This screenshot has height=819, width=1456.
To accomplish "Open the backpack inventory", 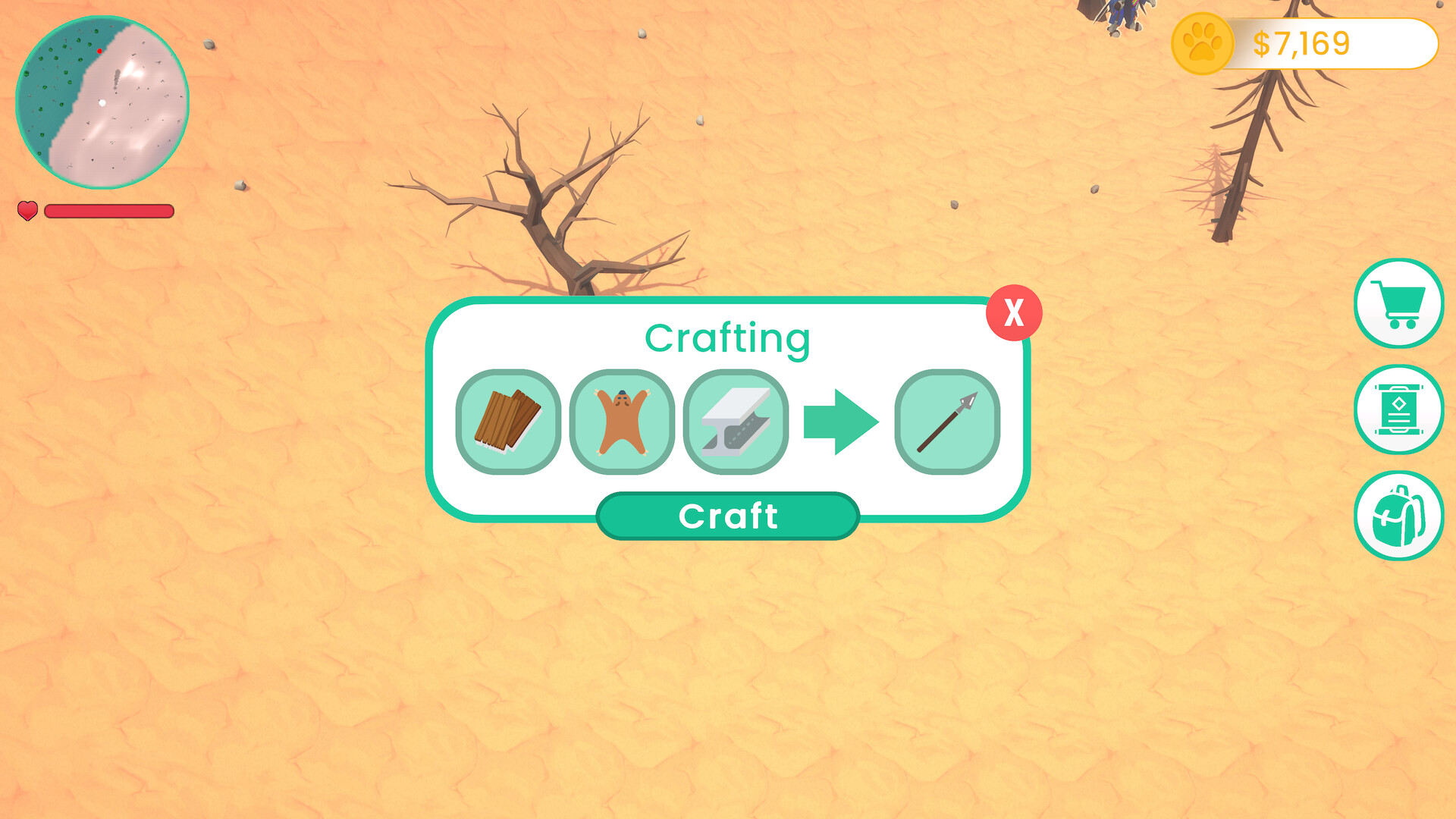I will (1399, 514).
